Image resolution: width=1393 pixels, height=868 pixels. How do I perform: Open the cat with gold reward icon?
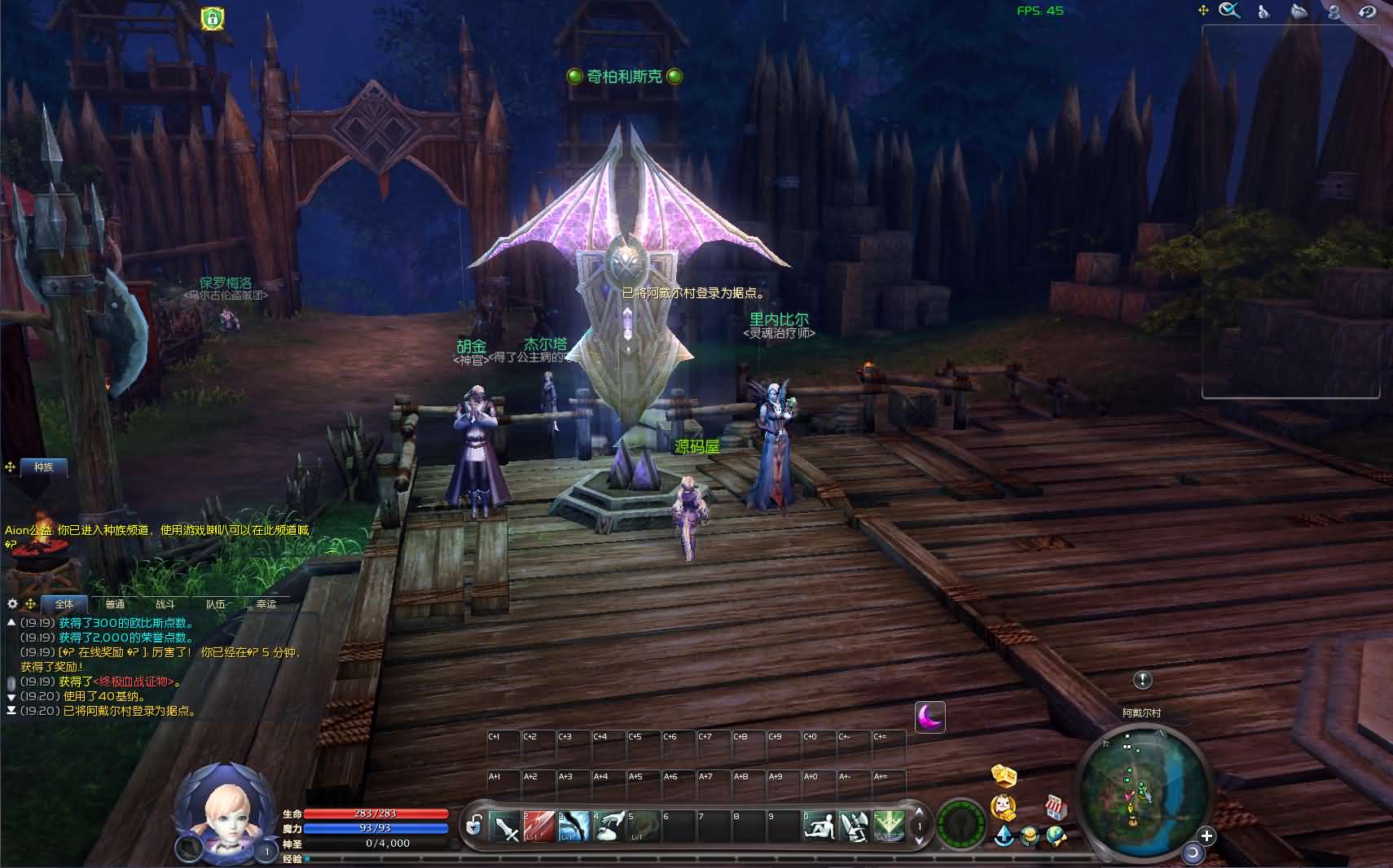1004,806
